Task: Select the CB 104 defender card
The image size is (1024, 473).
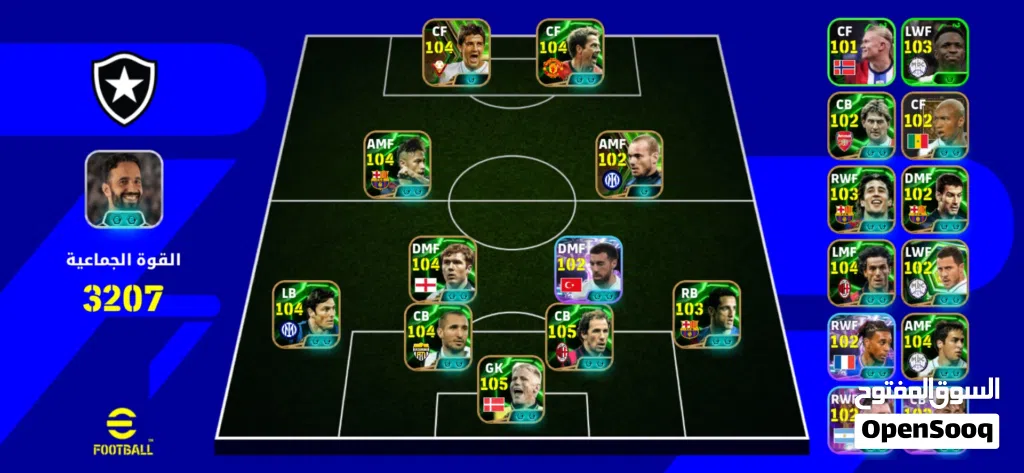Action: pyautogui.click(x=437, y=337)
